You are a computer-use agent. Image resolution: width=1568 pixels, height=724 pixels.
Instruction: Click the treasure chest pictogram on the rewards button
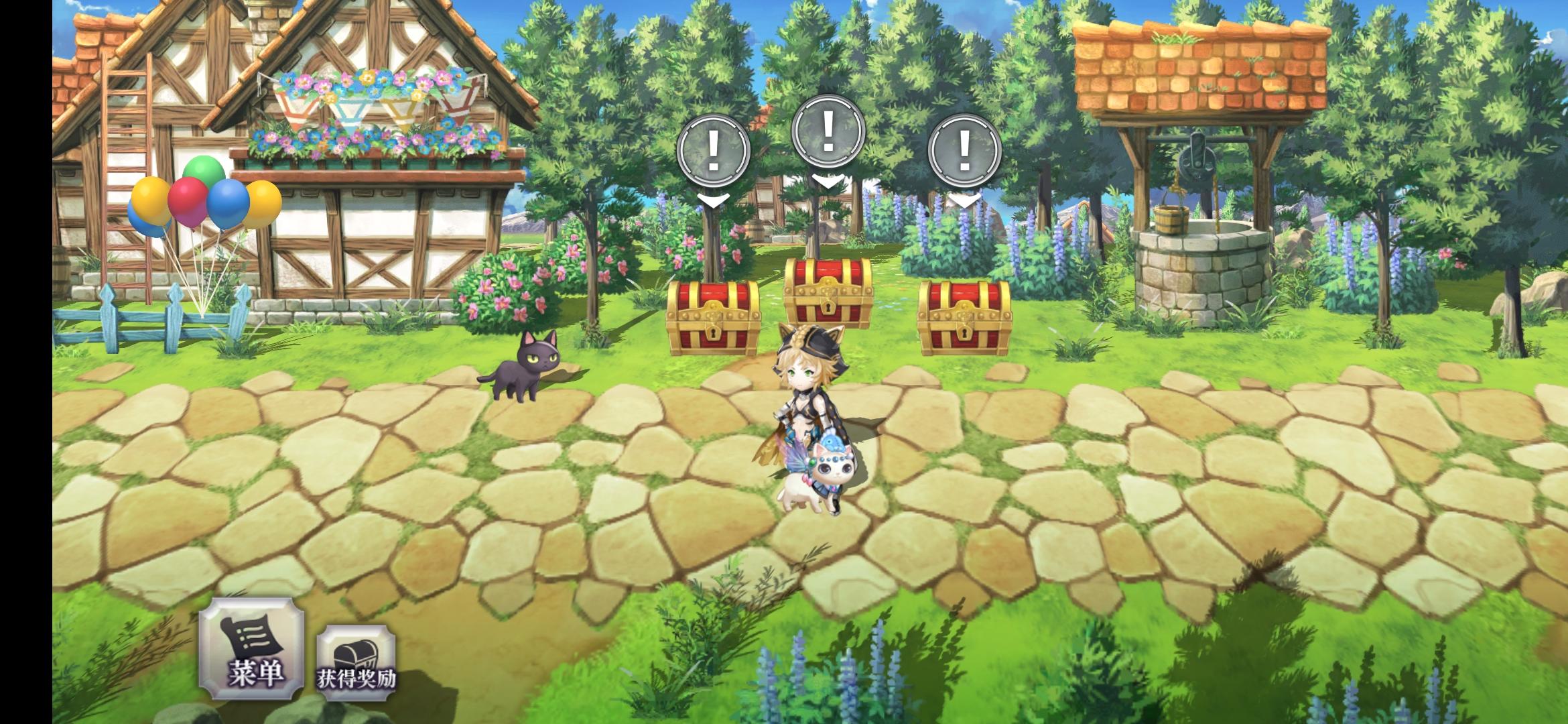click(357, 652)
